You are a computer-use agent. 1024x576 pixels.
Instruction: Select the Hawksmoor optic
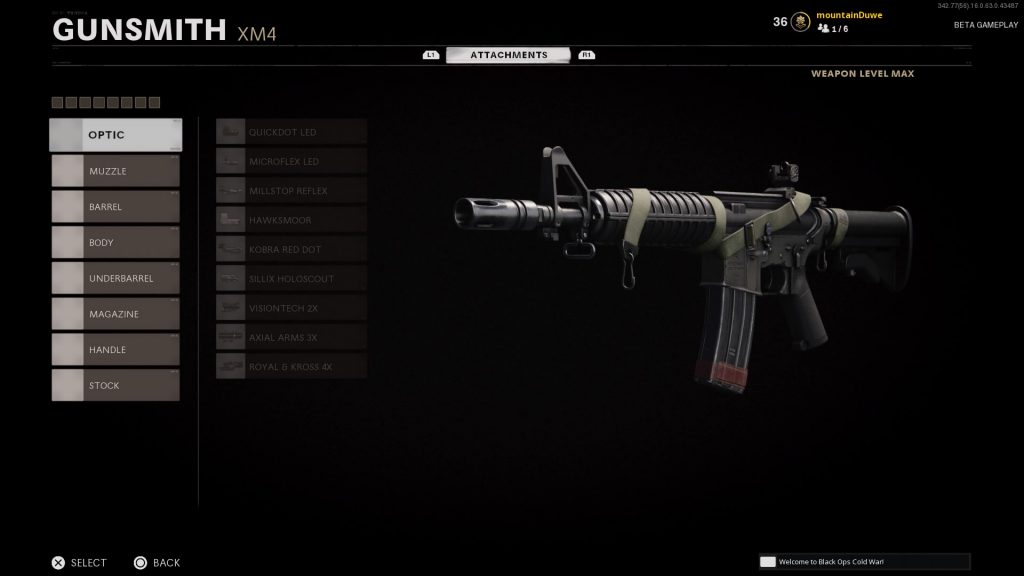click(291, 220)
